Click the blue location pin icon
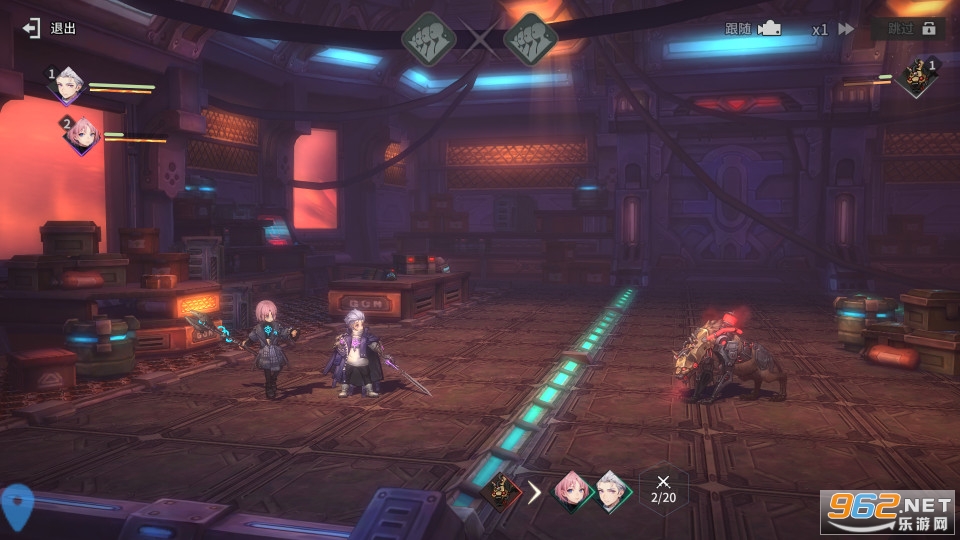The width and height of the screenshot is (960, 540). pyautogui.click(x=17, y=506)
